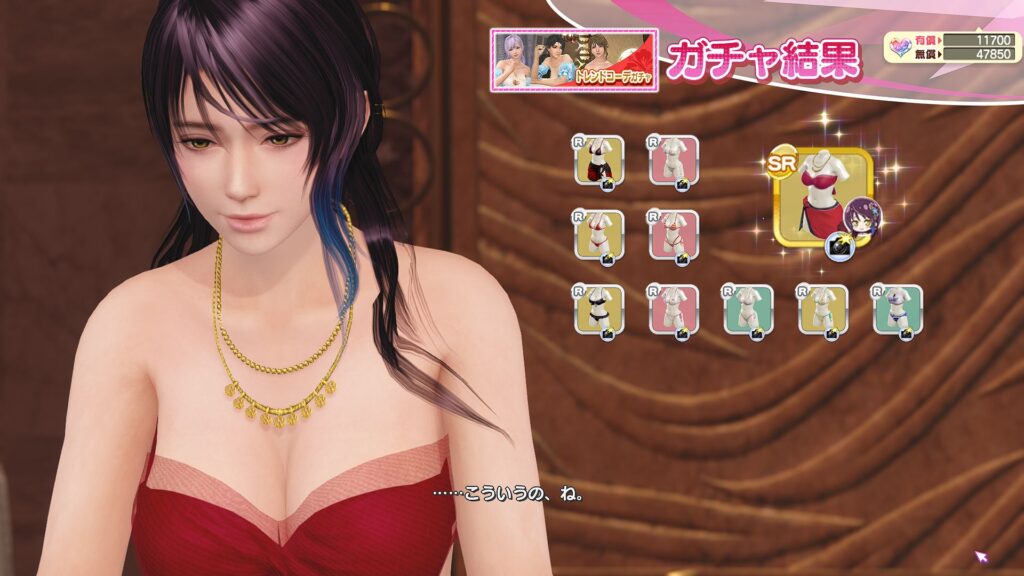The height and width of the screenshot is (576, 1024).
Task: Select the R black bikini on gold tile
Action: (599, 310)
